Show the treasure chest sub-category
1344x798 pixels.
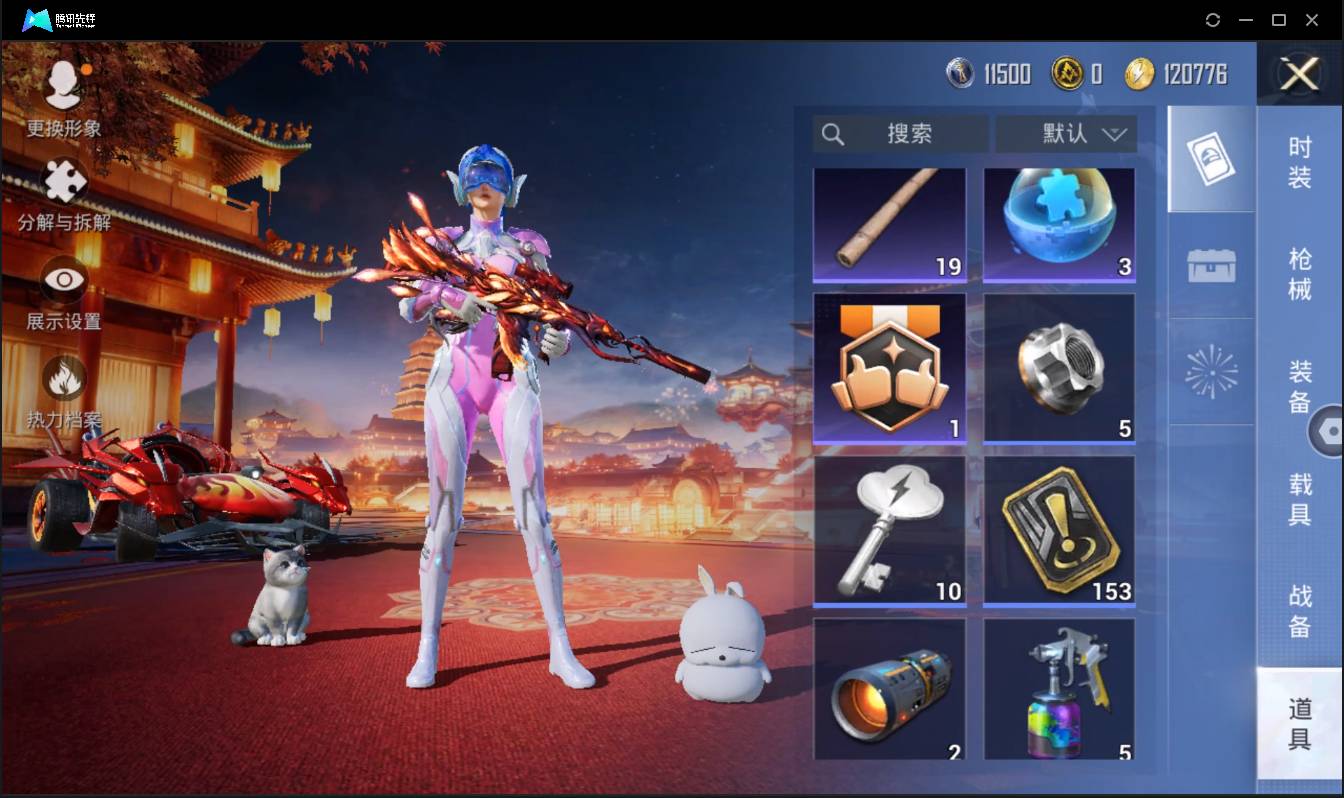[x=1211, y=266]
